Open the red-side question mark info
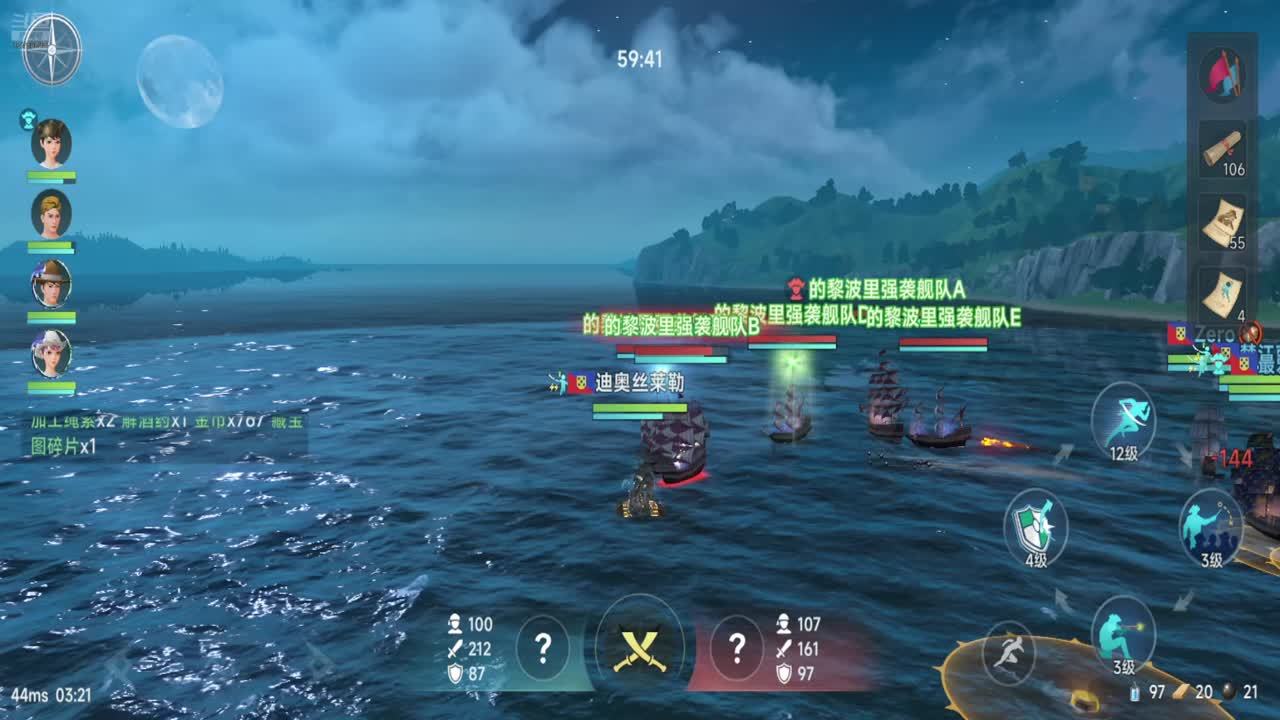The height and width of the screenshot is (720, 1280). point(736,648)
